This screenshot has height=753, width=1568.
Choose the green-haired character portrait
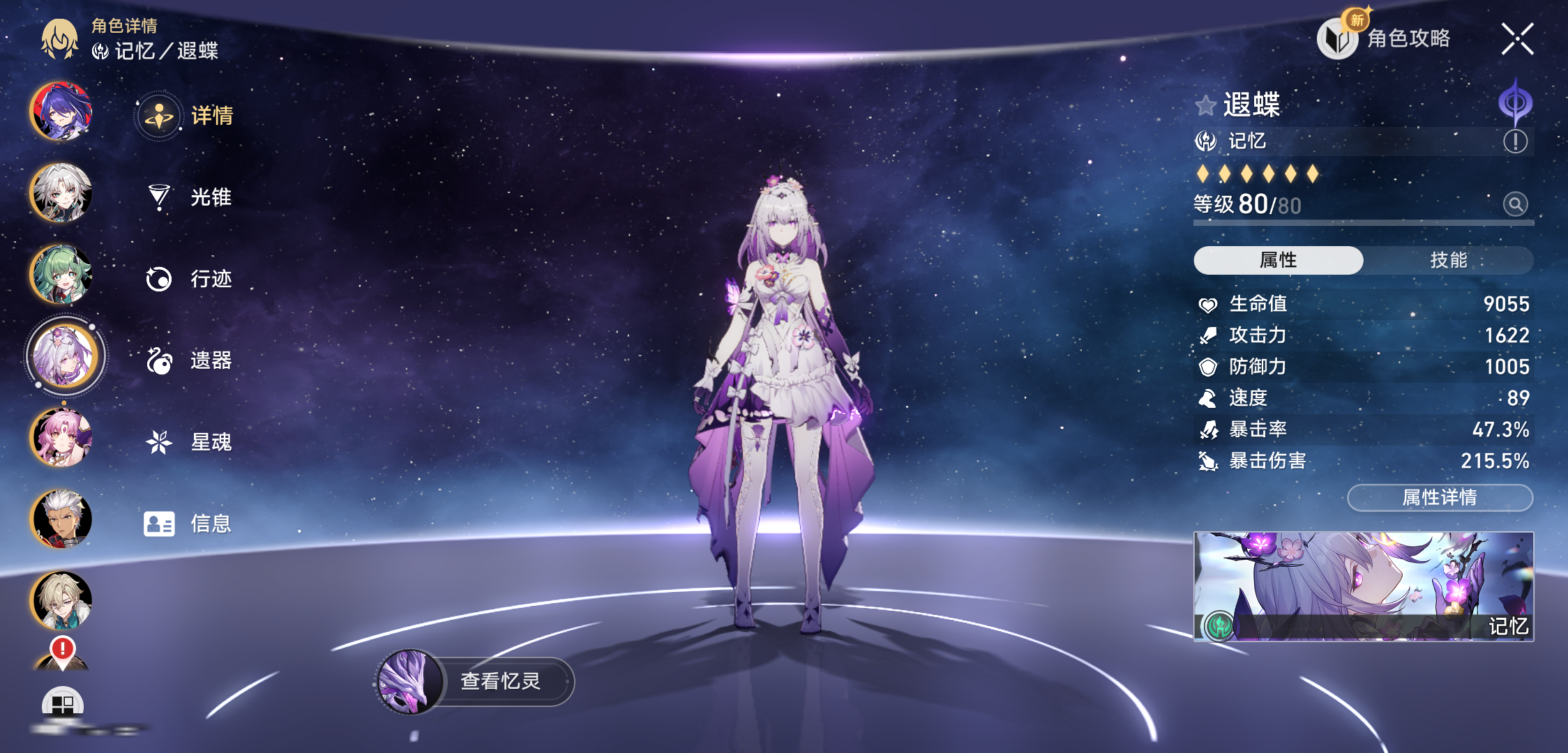pyautogui.click(x=61, y=274)
